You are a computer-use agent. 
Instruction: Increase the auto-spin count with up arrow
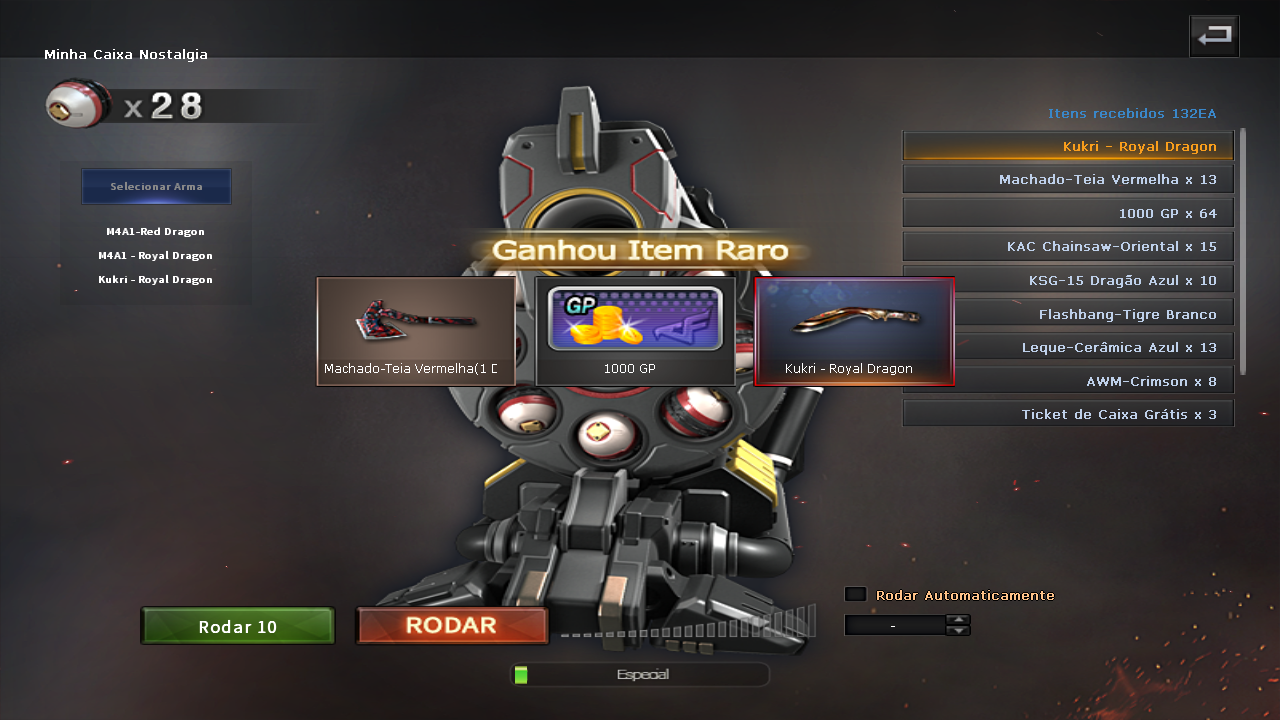[958, 619]
